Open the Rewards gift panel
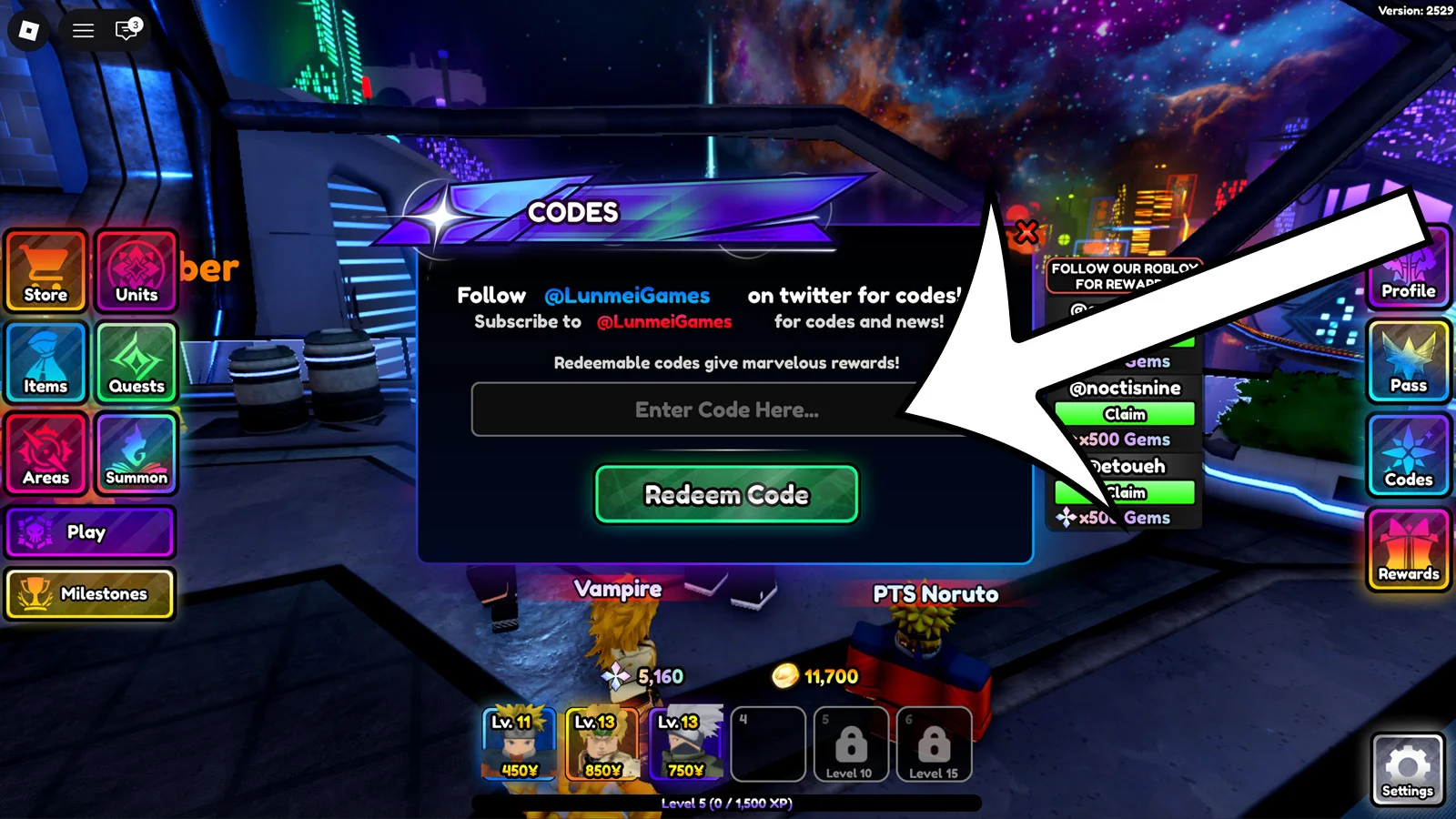This screenshot has width=1456, height=819. click(x=1407, y=550)
